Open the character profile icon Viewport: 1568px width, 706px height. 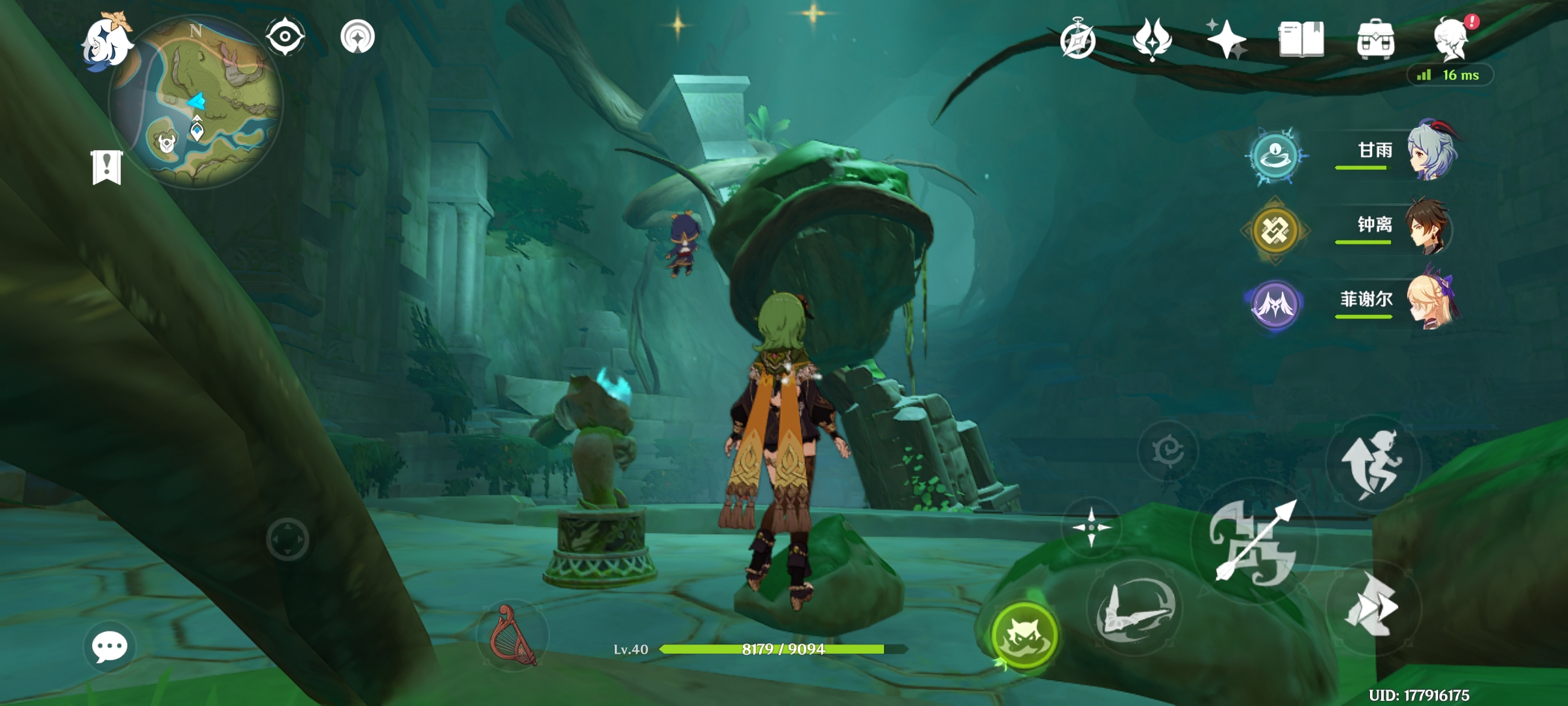(x=1451, y=39)
